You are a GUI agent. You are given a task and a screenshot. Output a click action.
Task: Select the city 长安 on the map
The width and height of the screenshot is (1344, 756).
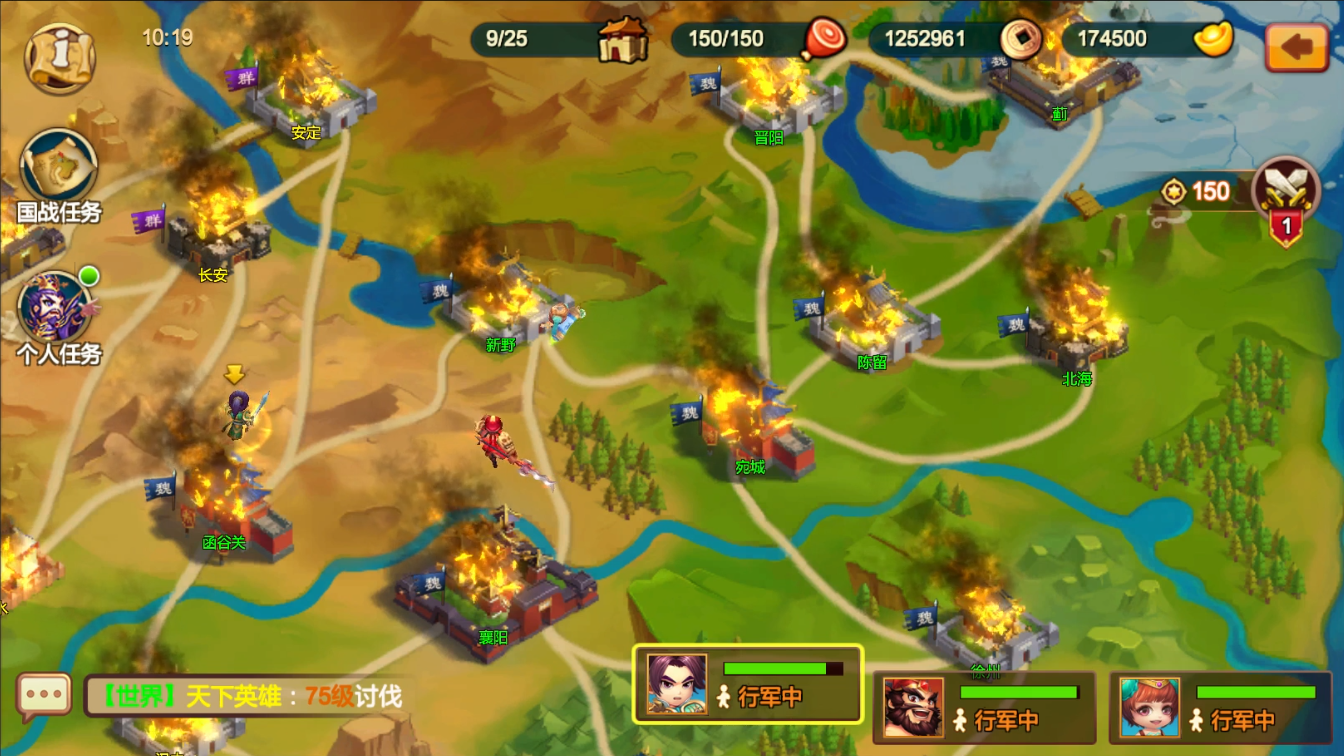tap(218, 236)
